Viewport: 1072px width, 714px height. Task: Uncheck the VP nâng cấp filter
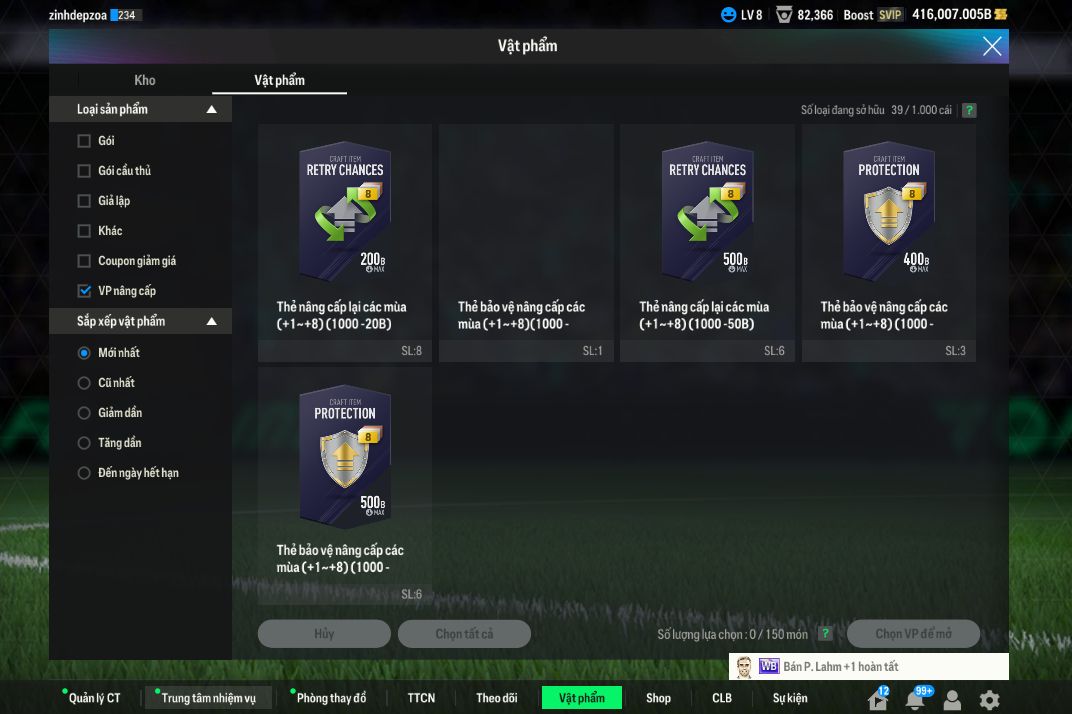click(84, 291)
